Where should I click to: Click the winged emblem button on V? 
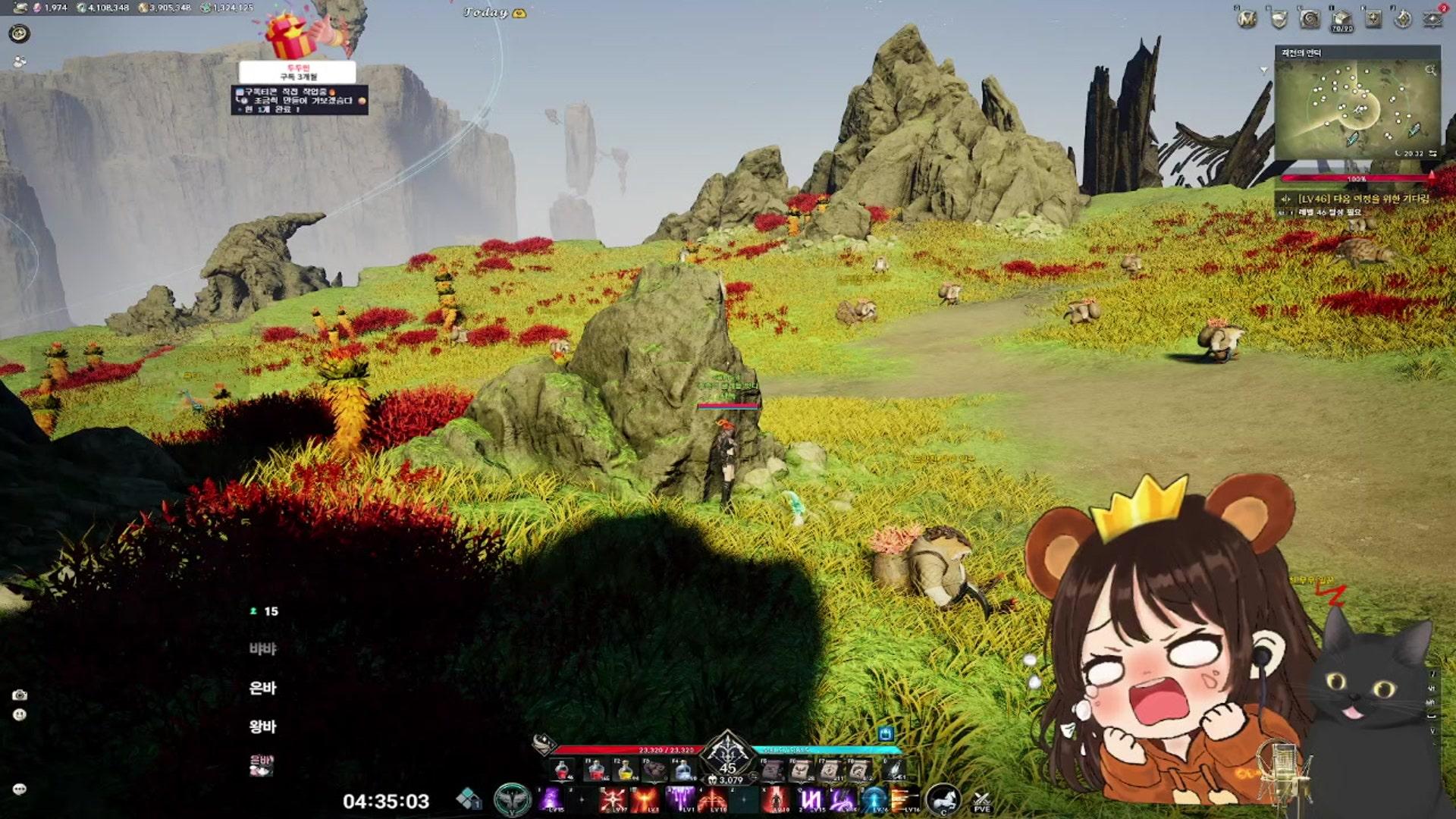(512, 799)
